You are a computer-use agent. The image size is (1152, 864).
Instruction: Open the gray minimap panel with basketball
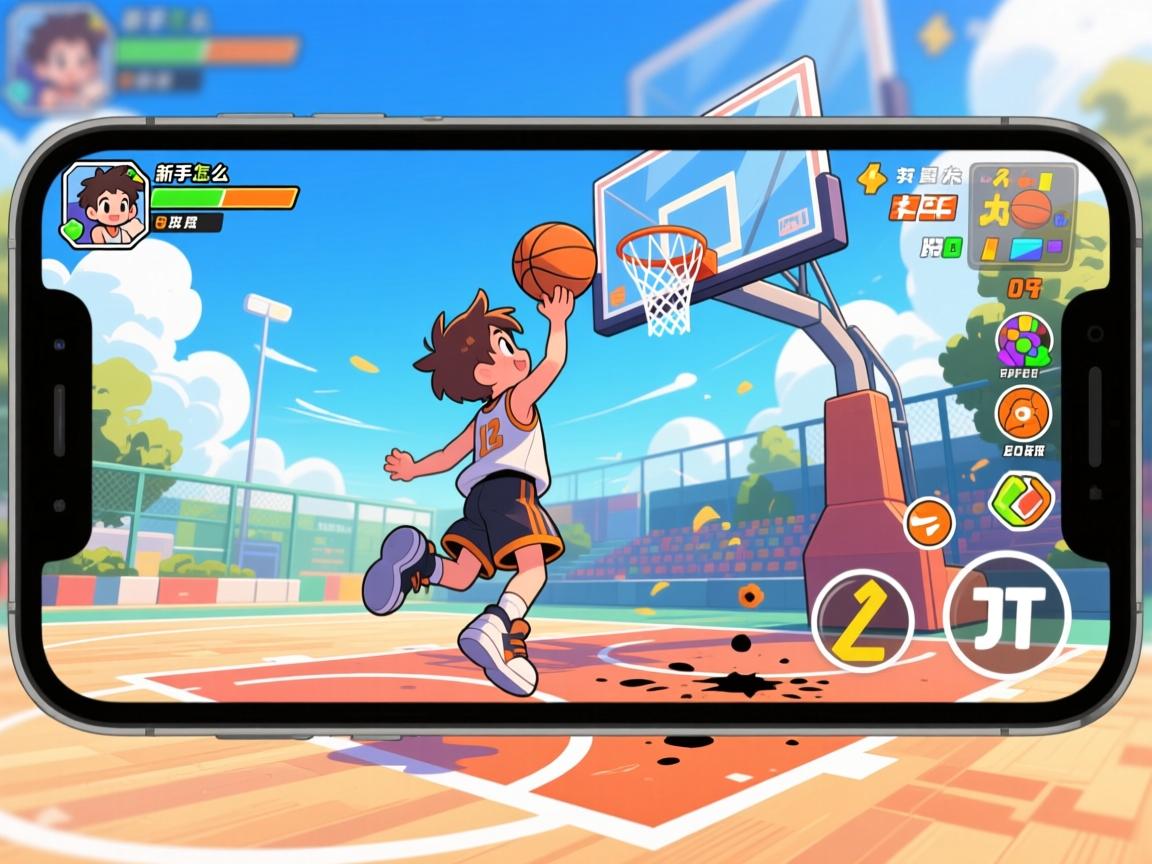click(x=1025, y=214)
